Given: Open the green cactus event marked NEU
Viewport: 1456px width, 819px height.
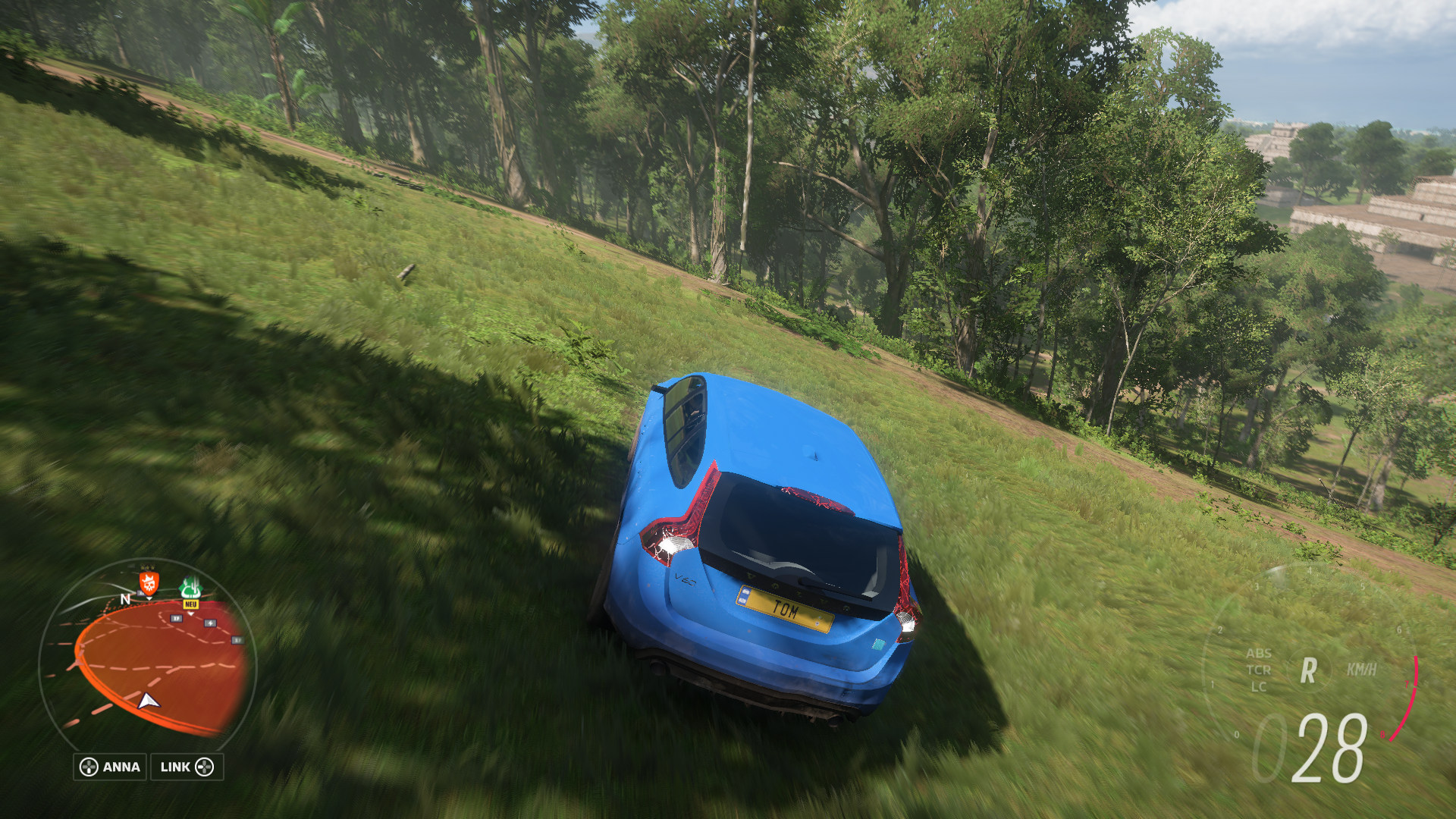Looking at the screenshot, I should tap(190, 588).
